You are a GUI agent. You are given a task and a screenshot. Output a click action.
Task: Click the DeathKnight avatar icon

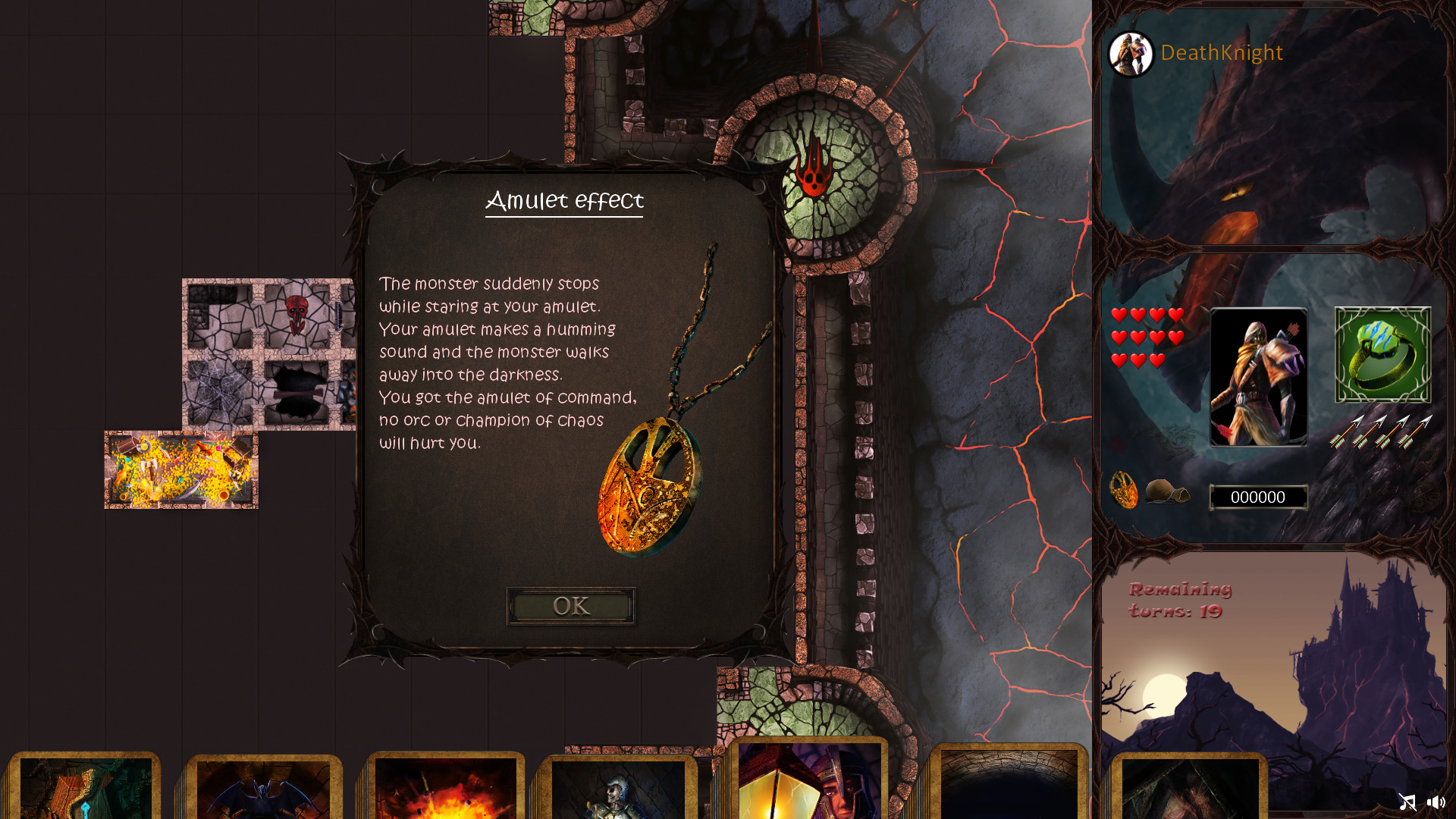pos(1131,53)
